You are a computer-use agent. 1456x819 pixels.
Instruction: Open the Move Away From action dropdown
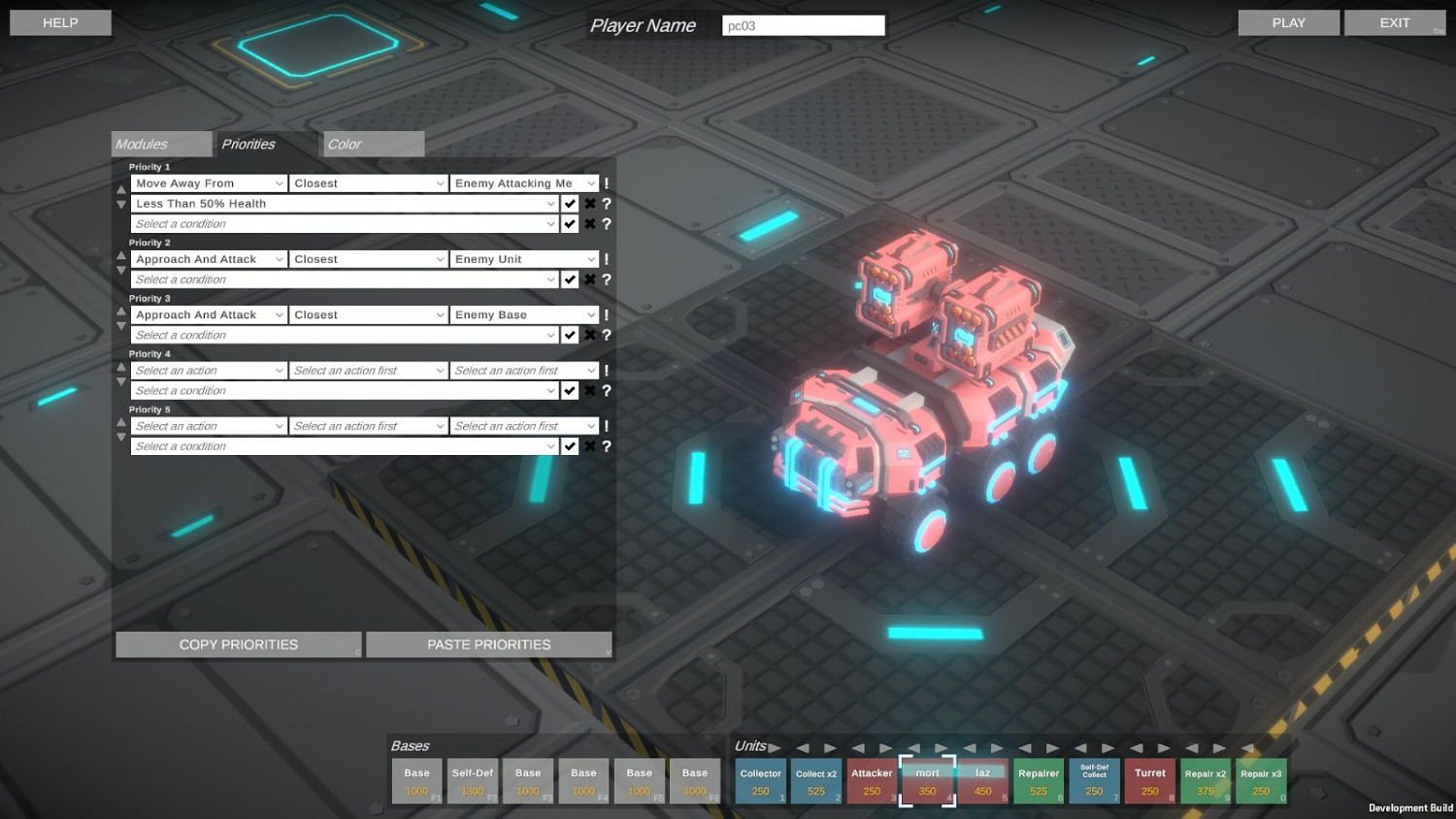pos(208,182)
